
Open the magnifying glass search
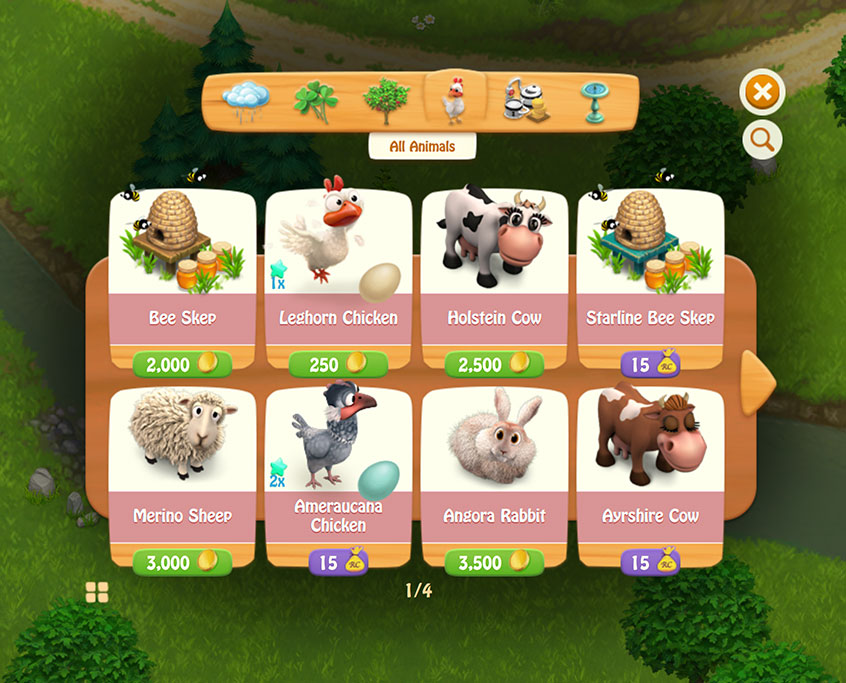tap(762, 141)
